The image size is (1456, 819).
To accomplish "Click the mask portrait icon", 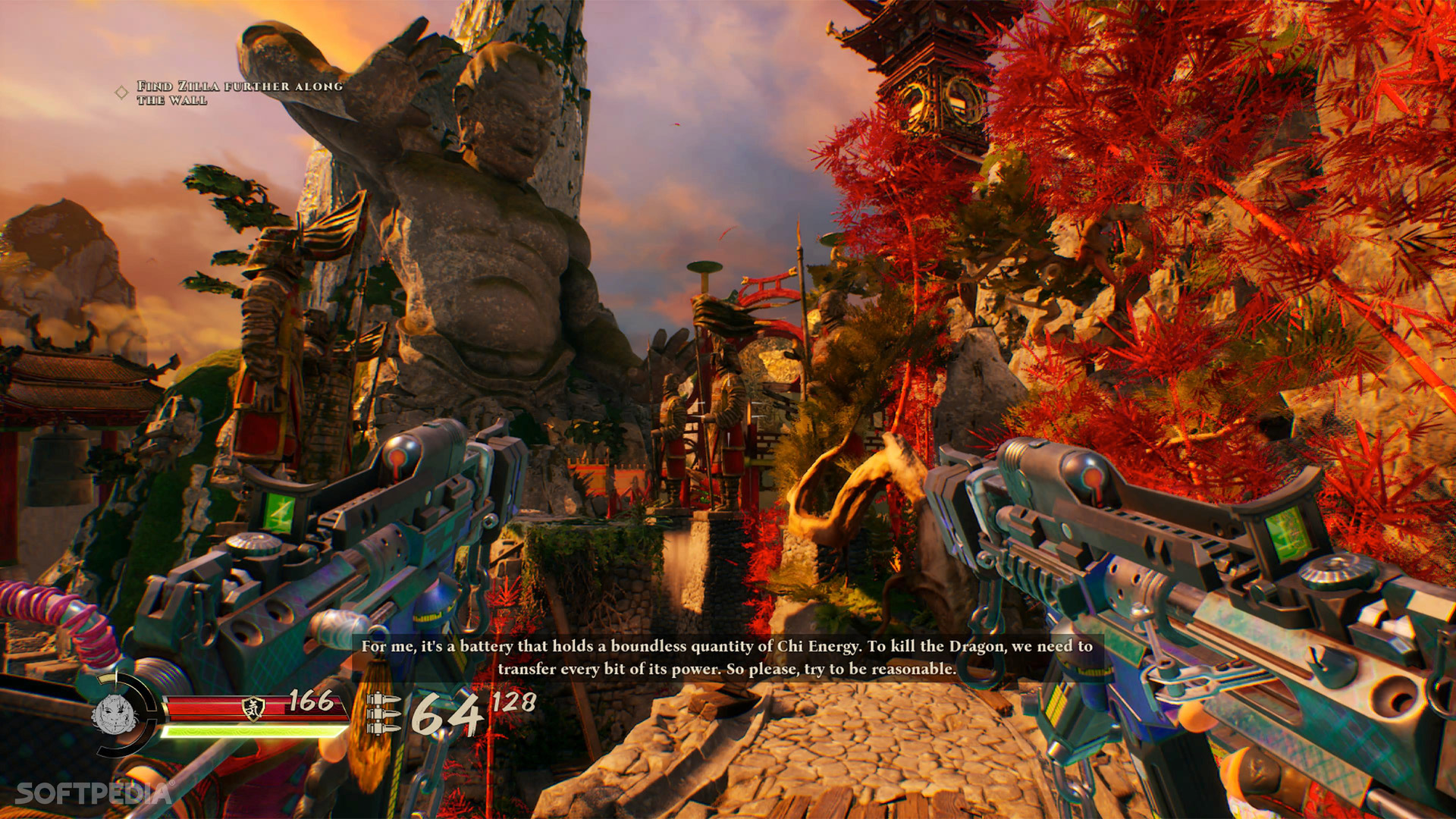I will pyautogui.click(x=114, y=714).
